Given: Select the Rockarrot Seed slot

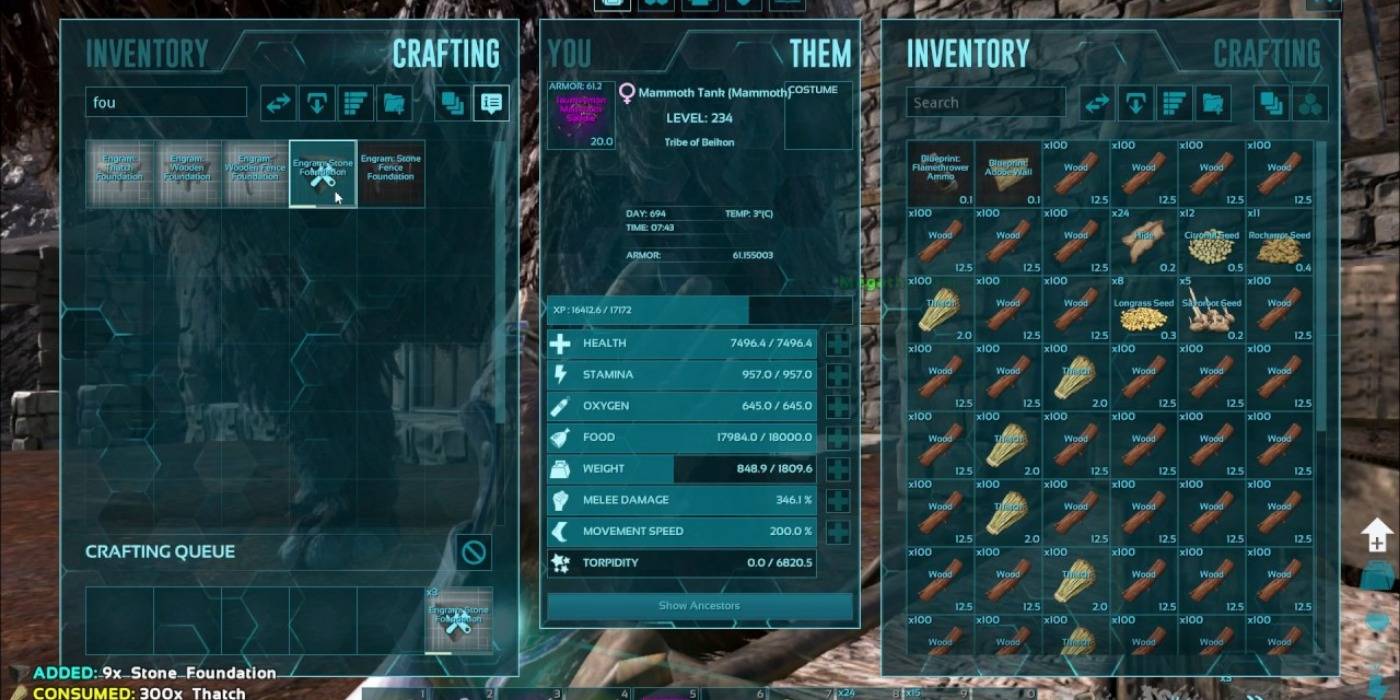Looking at the screenshot, I should pyautogui.click(x=1280, y=241).
